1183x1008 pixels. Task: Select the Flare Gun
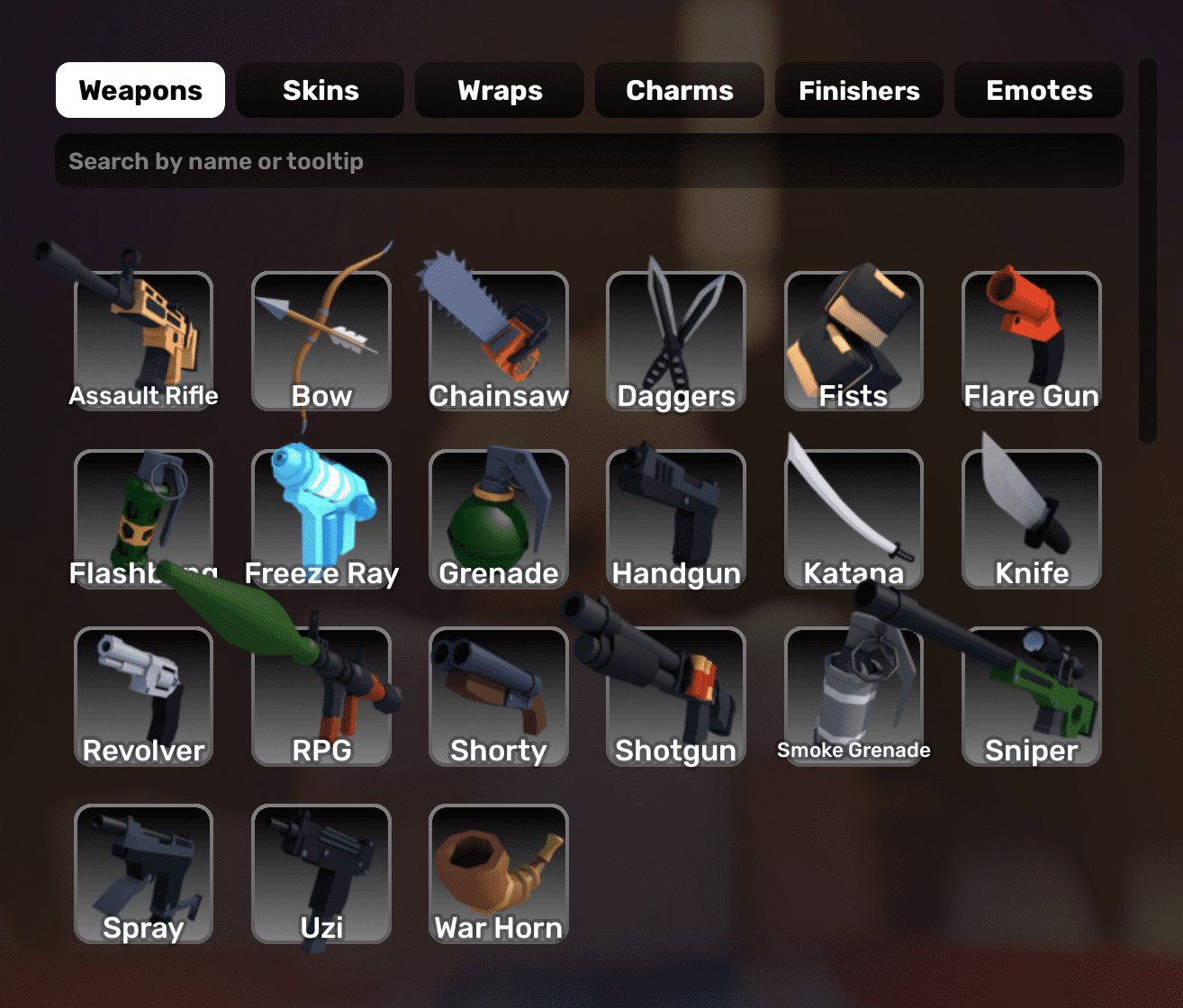pos(1031,342)
